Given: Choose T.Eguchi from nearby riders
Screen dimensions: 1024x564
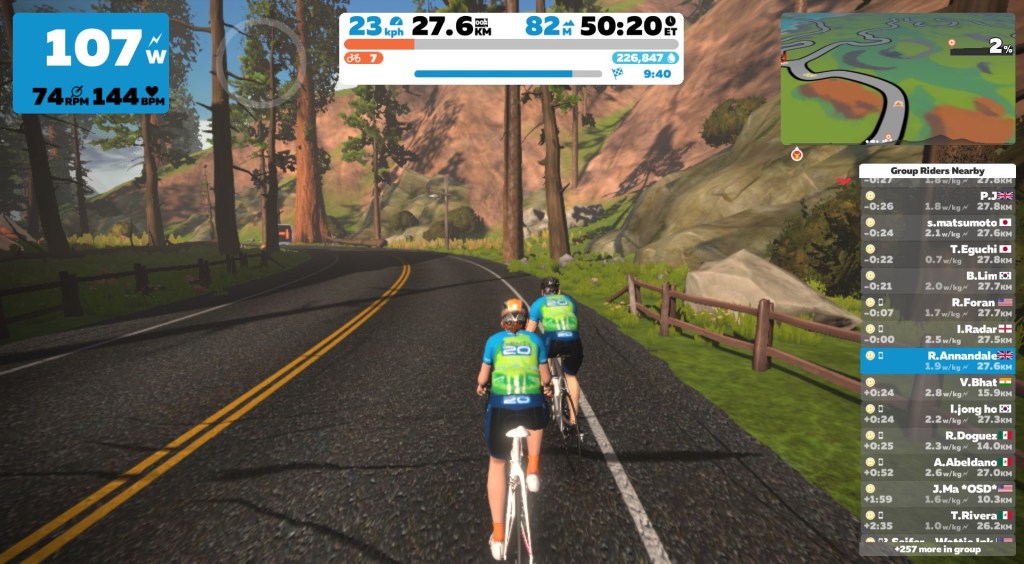Looking at the screenshot, I should tap(937, 254).
